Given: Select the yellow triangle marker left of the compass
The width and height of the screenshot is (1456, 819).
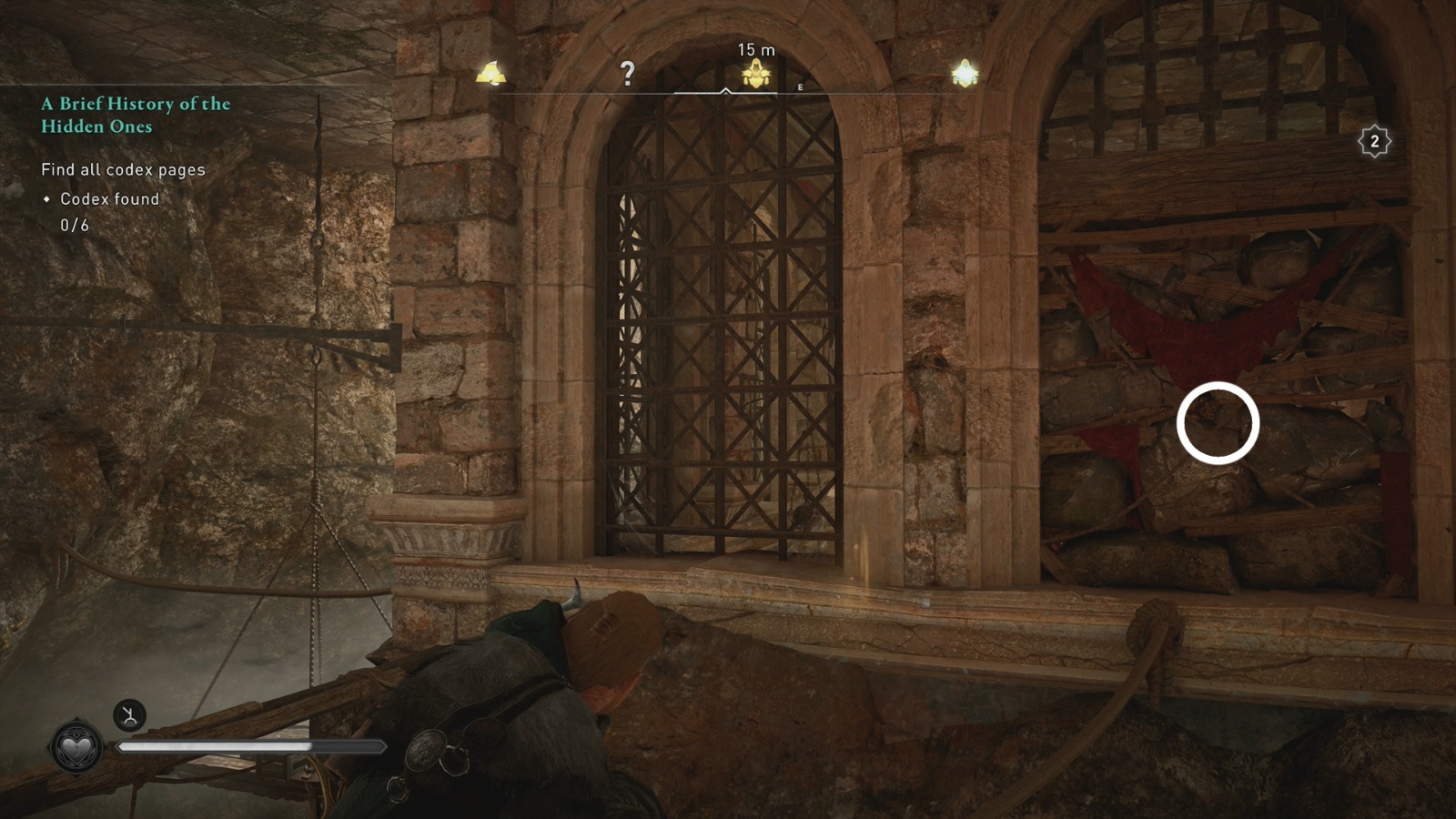Looking at the screenshot, I should pos(492,73).
